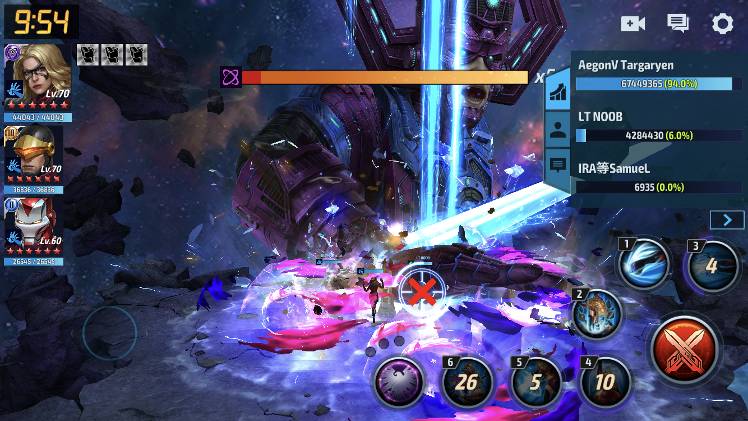Tap skill 4 showing cooldown 10
The image size is (748, 421).
(605, 382)
